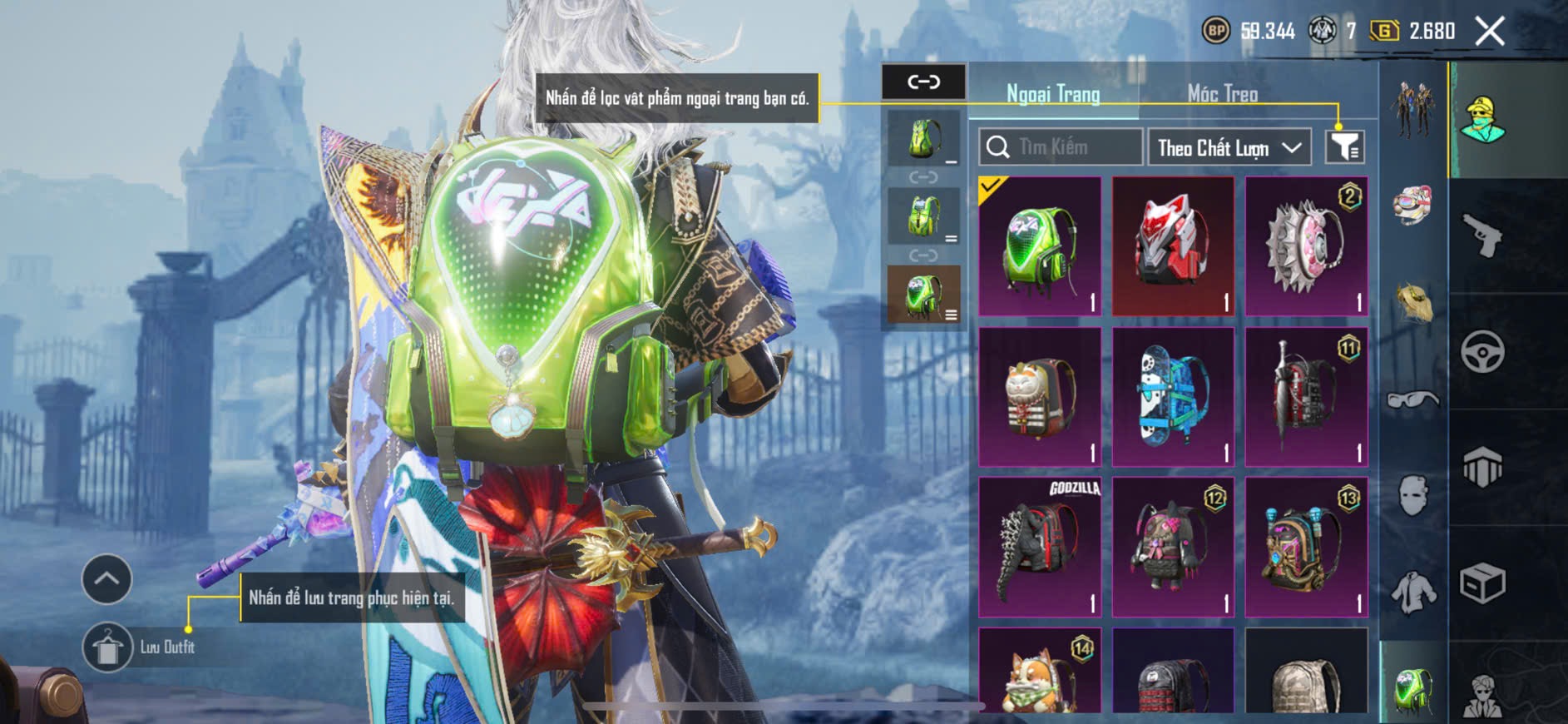1568x724 pixels.
Task: Switch to the Móc Treo tab
Action: click(x=1222, y=94)
